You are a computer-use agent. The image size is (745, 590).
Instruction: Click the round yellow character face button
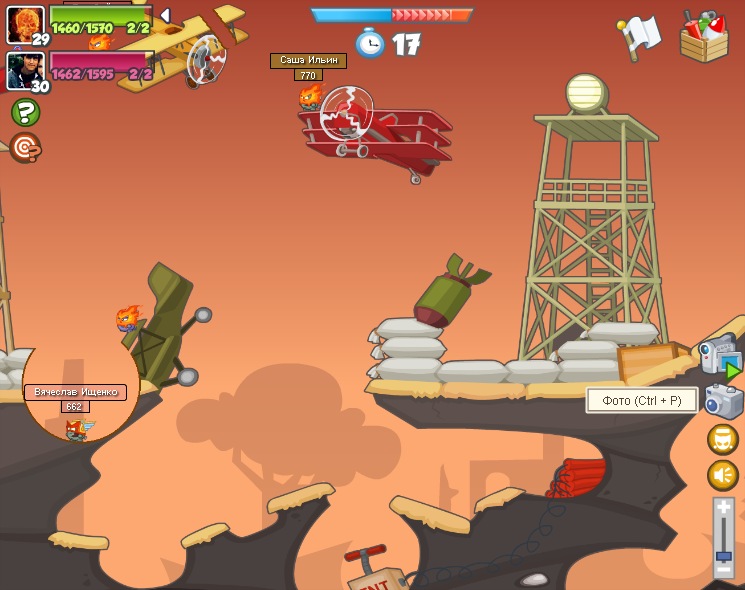[723, 439]
